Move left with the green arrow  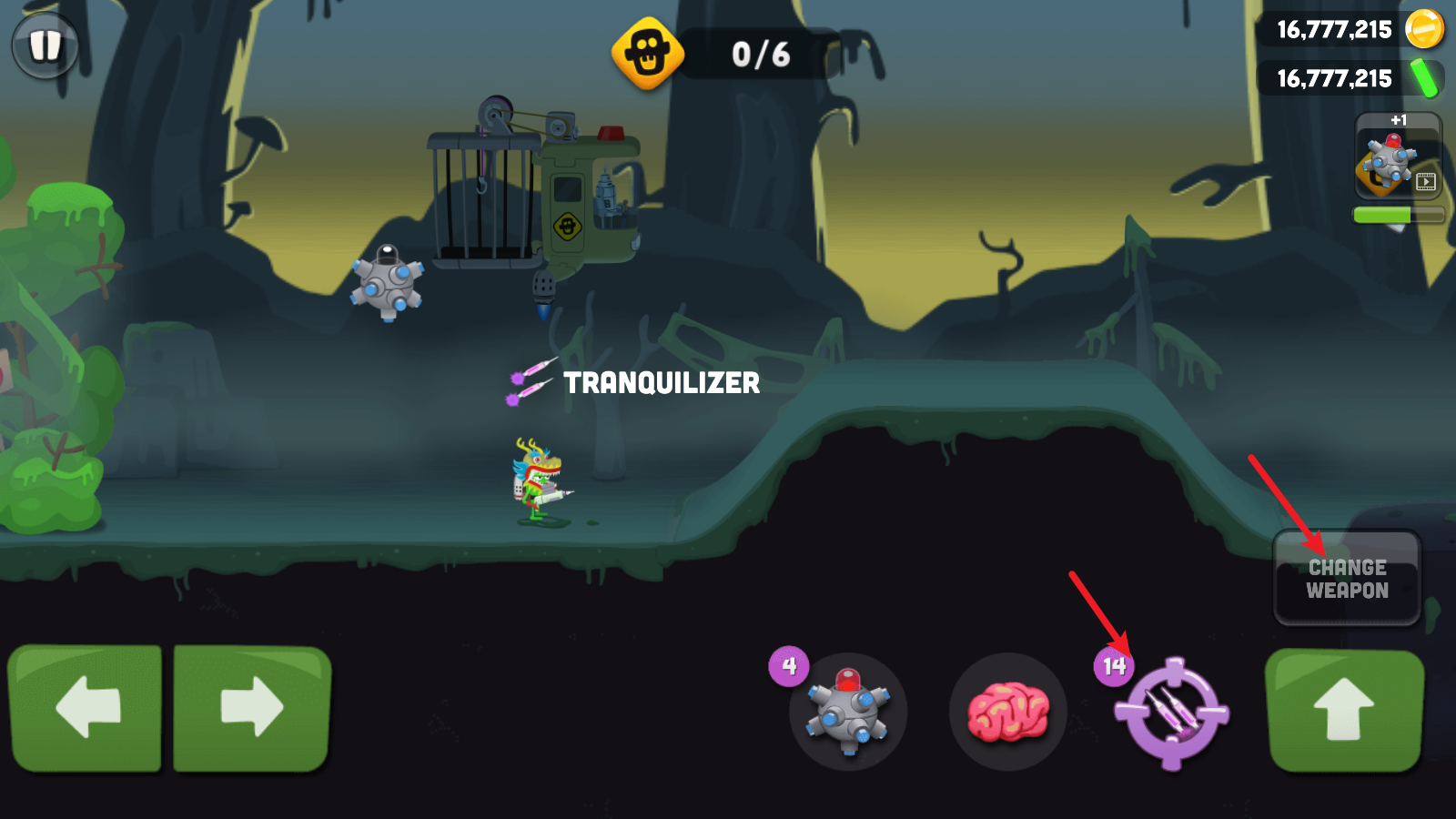[86, 708]
